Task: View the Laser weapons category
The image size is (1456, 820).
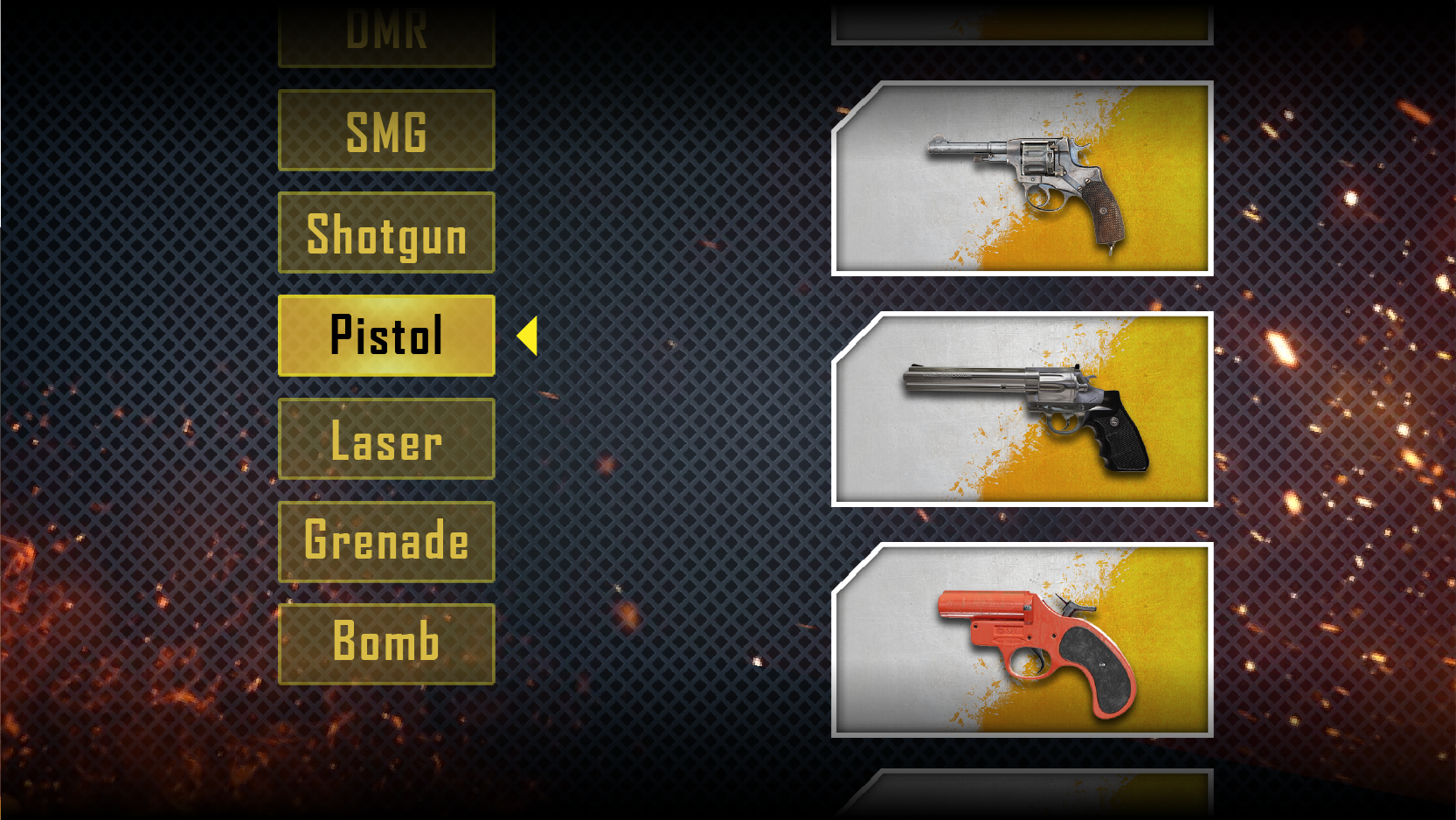Action: 386,439
